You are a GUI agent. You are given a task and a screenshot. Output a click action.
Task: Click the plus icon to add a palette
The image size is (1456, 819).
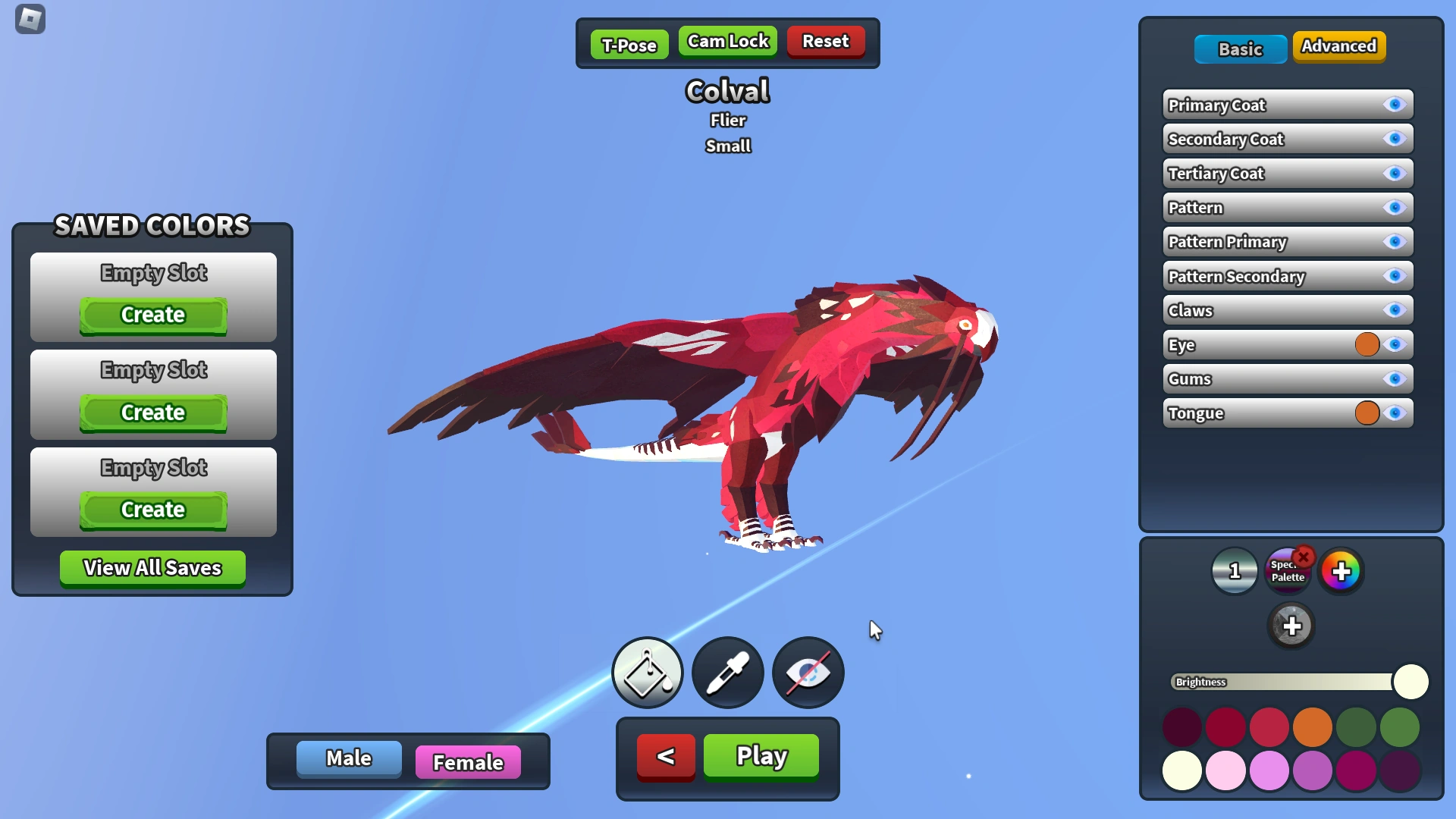coord(1292,626)
